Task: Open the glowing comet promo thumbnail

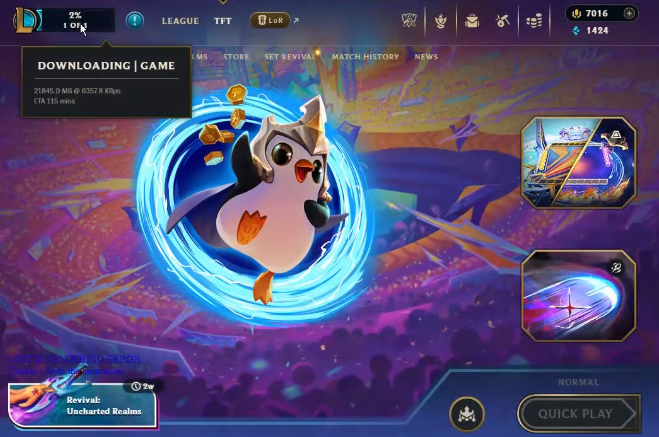Action: pyautogui.click(x=578, y=296)
